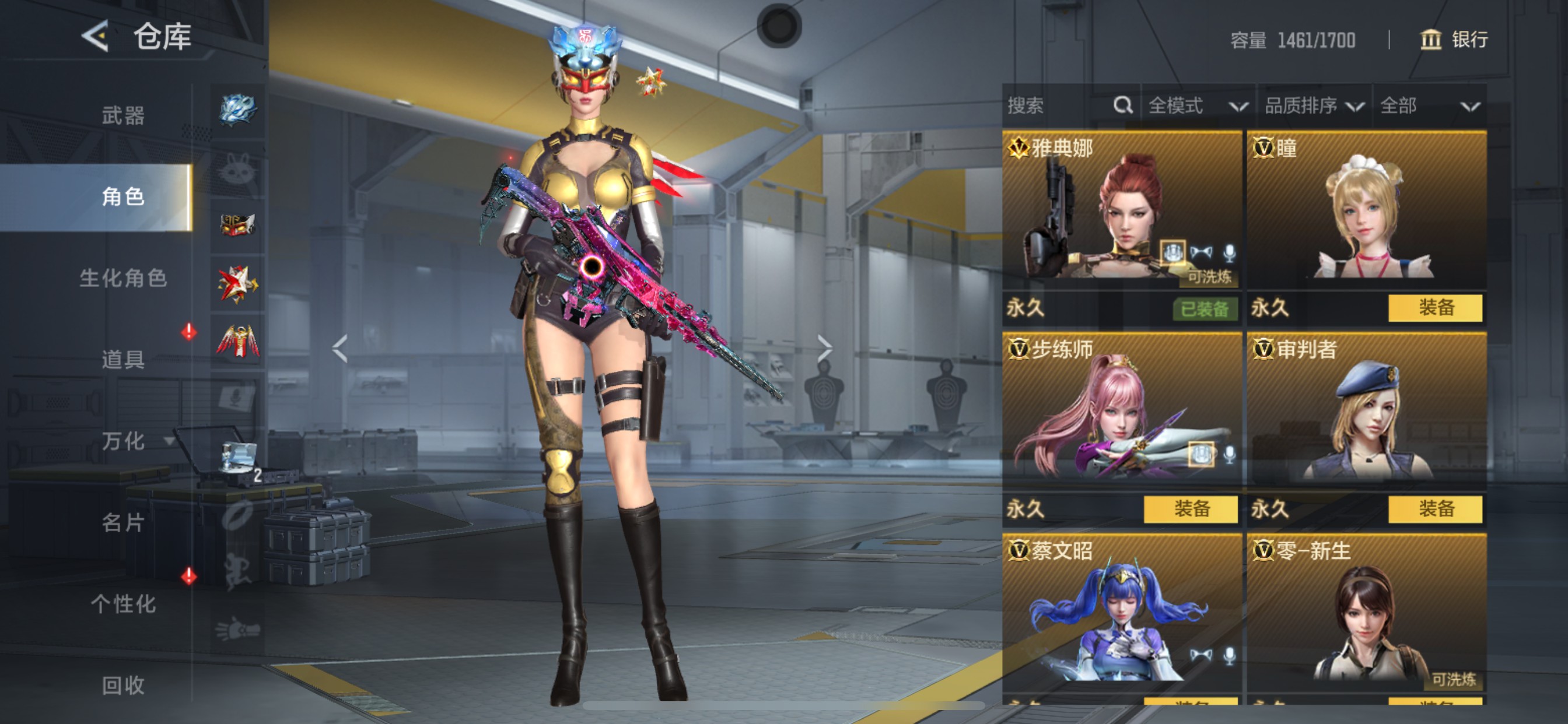Image resolution: width=1568 pixels, height=724 pixels.
Task: Equip the 审判者 character
Action: (x=1434, y=509)
